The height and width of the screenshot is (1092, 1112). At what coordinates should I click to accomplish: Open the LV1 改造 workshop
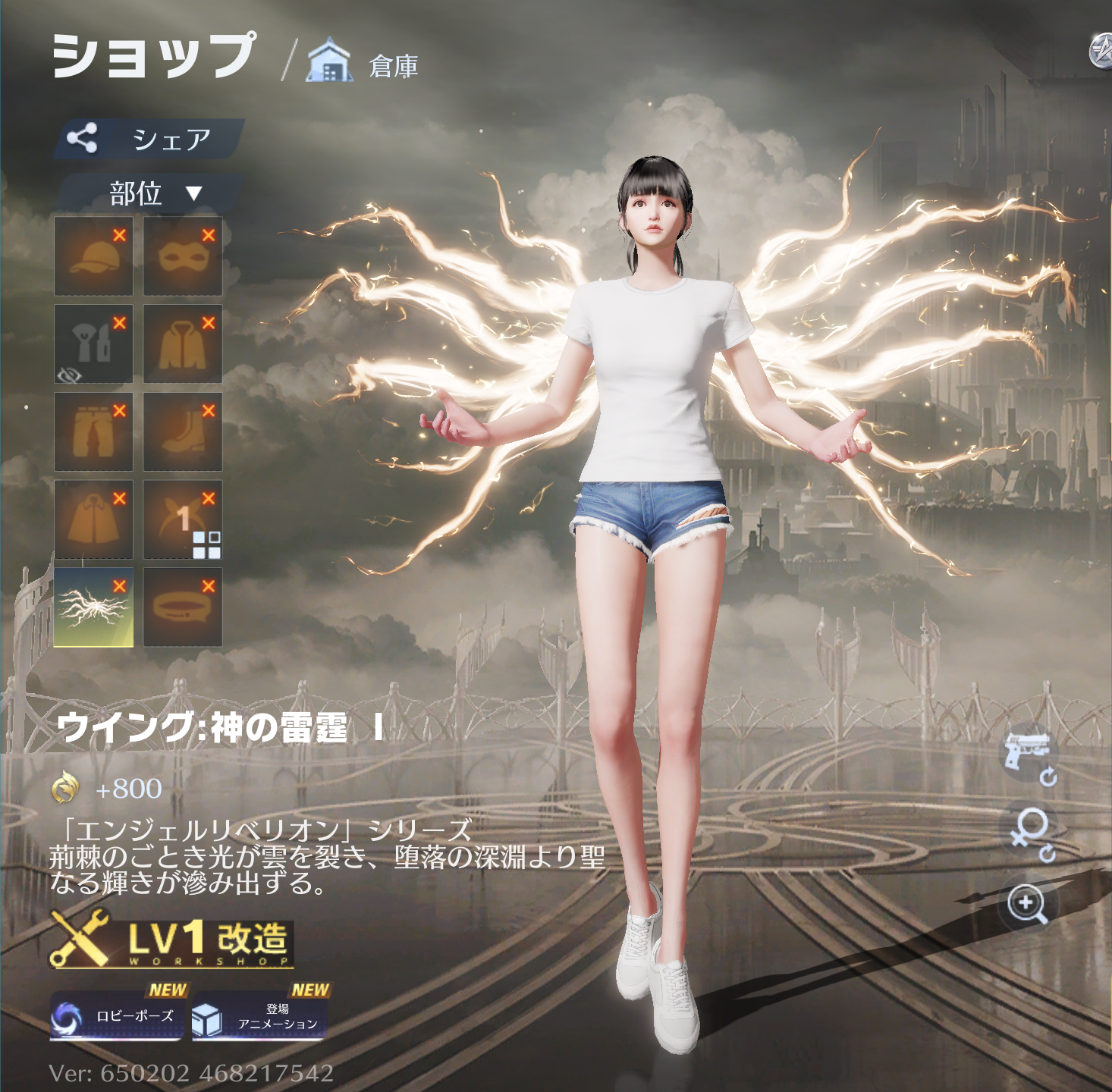pyautogui.click(x=171, y=939)
